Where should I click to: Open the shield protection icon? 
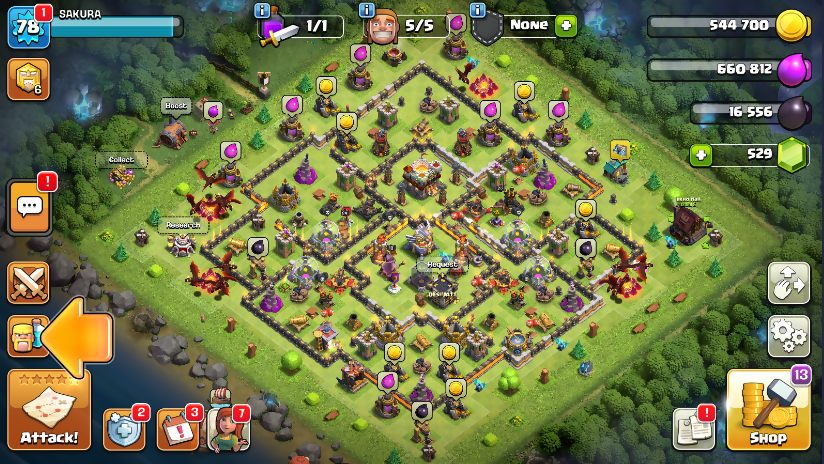tap(124, 429)
